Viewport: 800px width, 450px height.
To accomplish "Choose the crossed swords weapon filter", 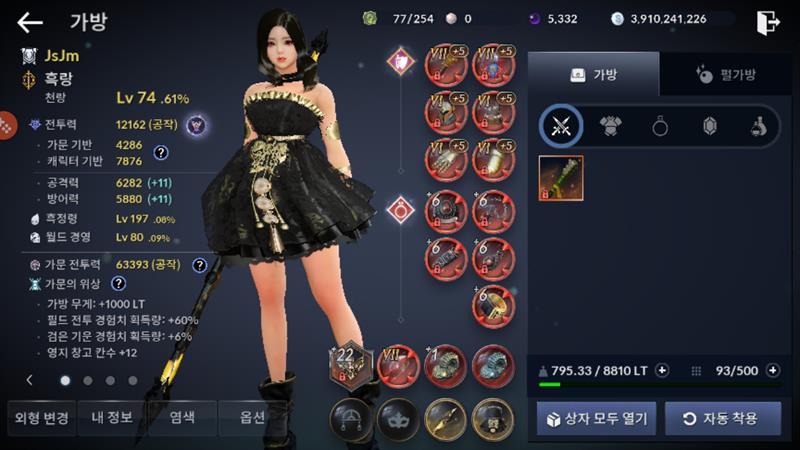I will coord(561,125).
